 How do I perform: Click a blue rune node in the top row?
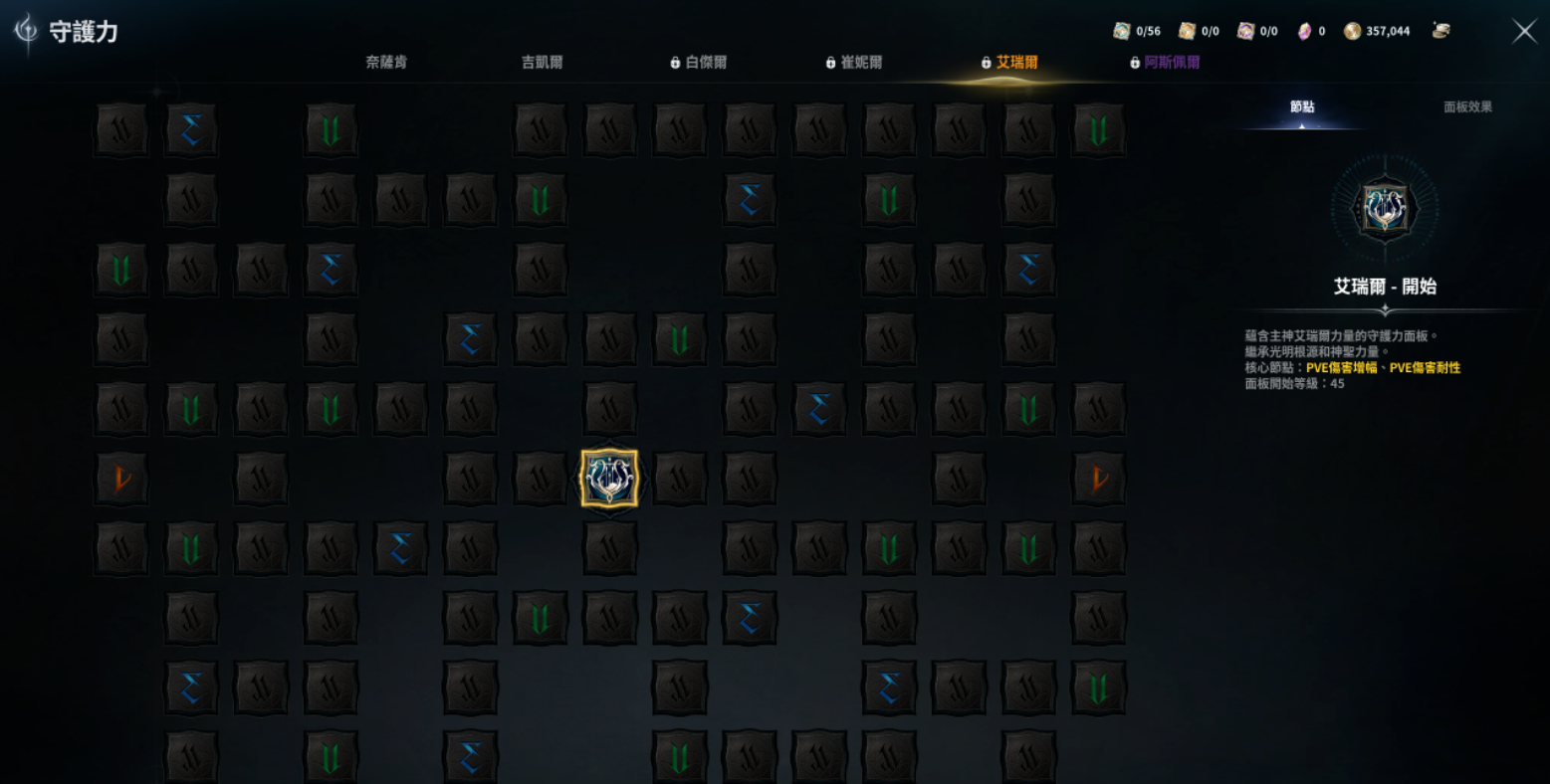pyautogui.click(x=191, y=129)
